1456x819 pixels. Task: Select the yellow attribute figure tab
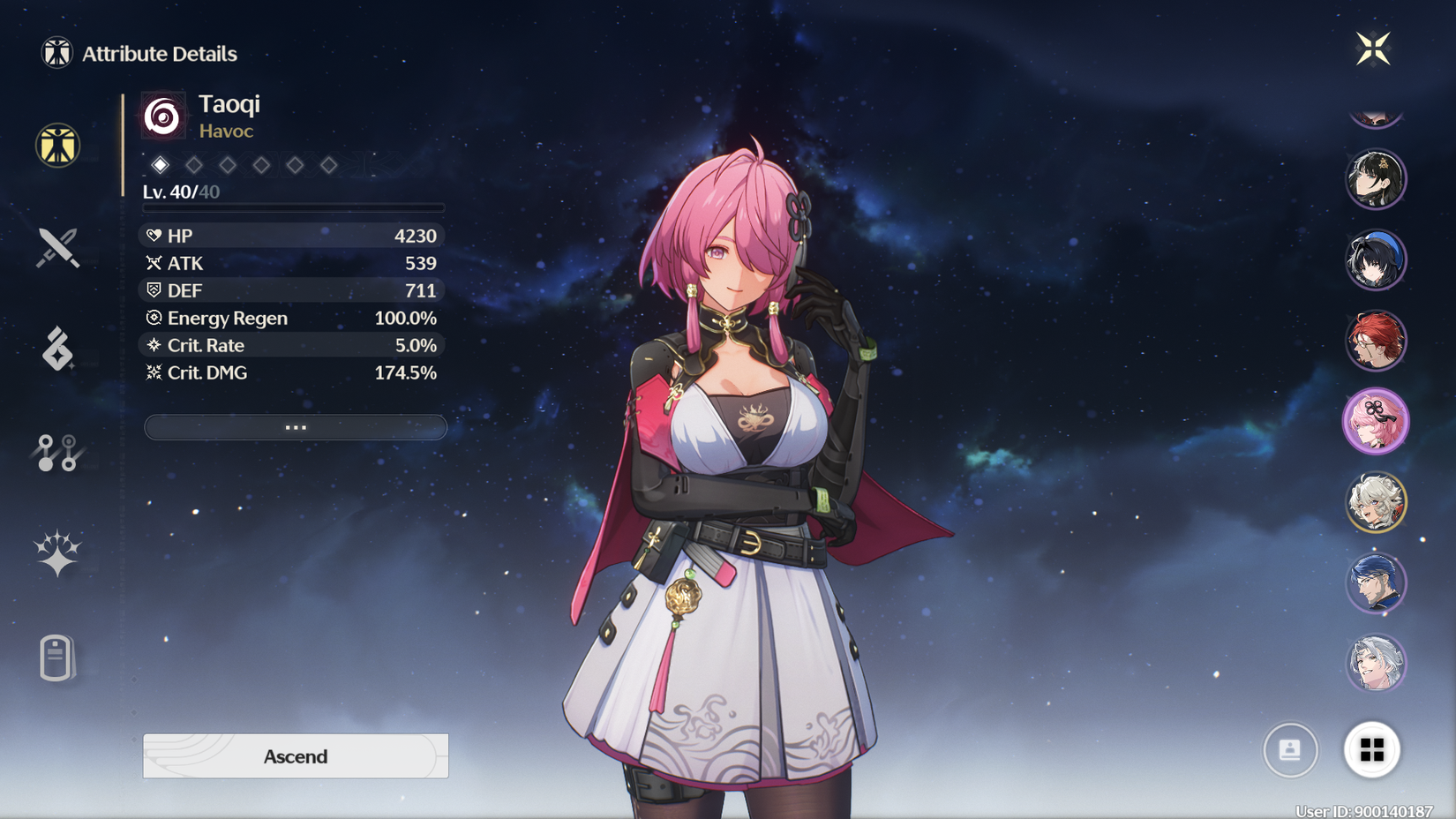tap(58, 146)
